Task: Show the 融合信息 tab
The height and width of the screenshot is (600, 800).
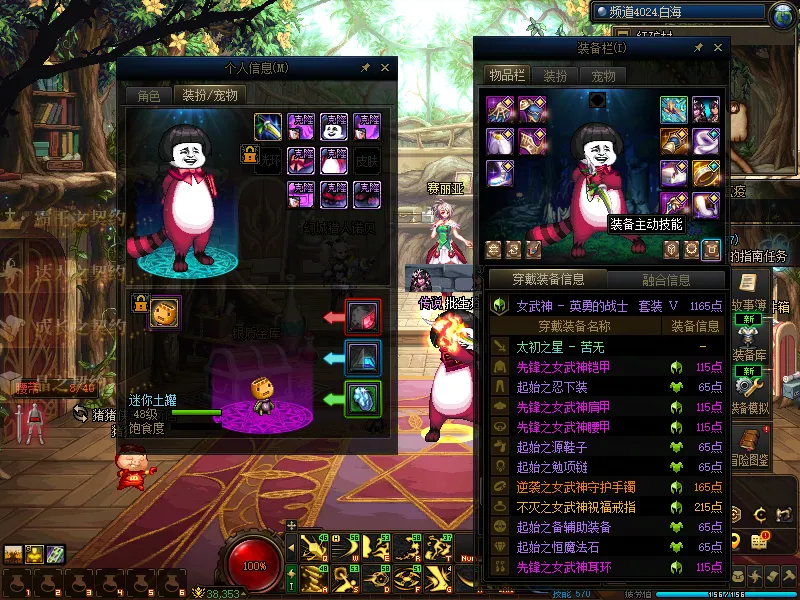Action: [664, 280]
